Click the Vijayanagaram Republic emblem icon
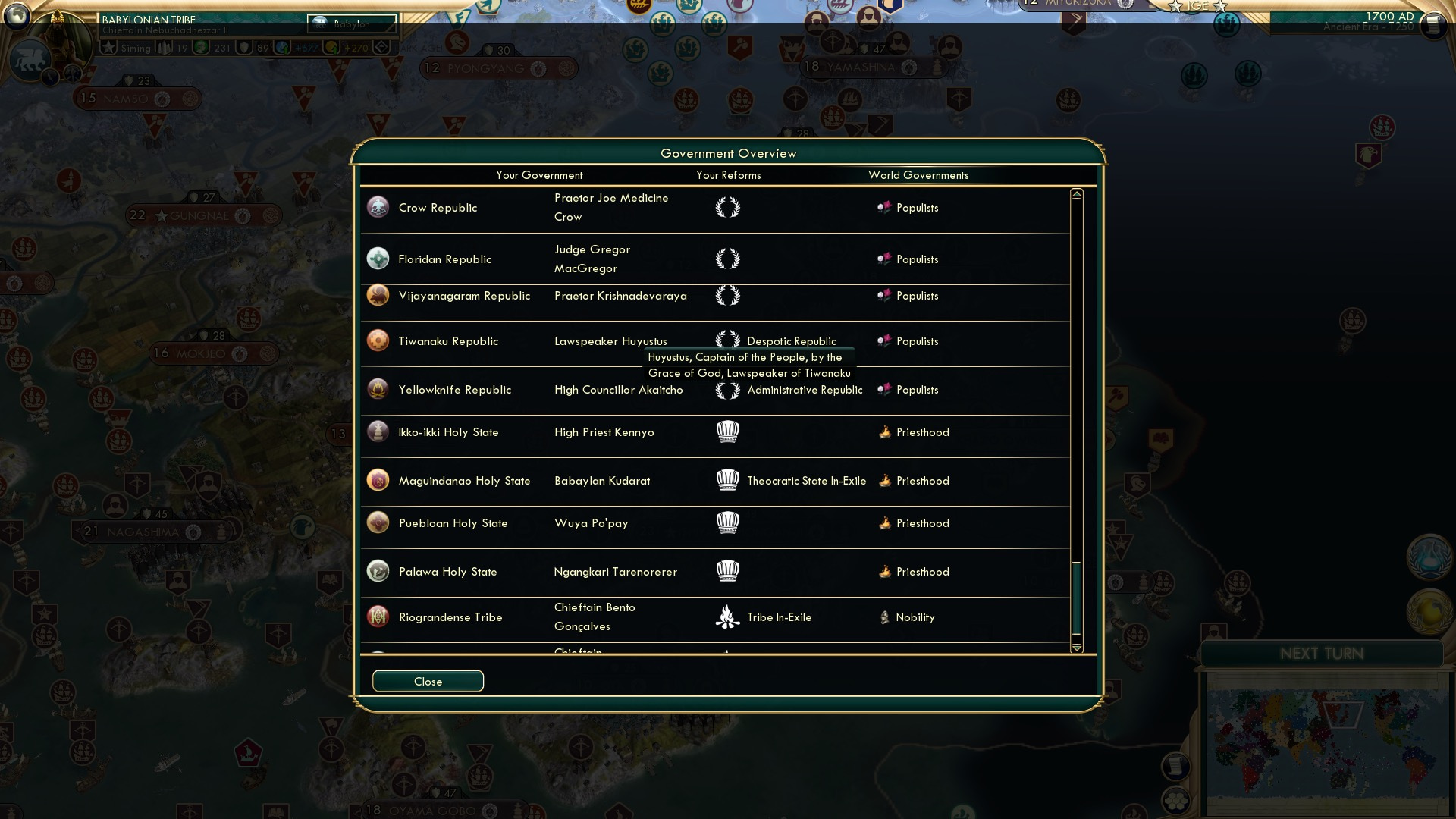This screenshot has width=1456, height=819. click(378, 296)
